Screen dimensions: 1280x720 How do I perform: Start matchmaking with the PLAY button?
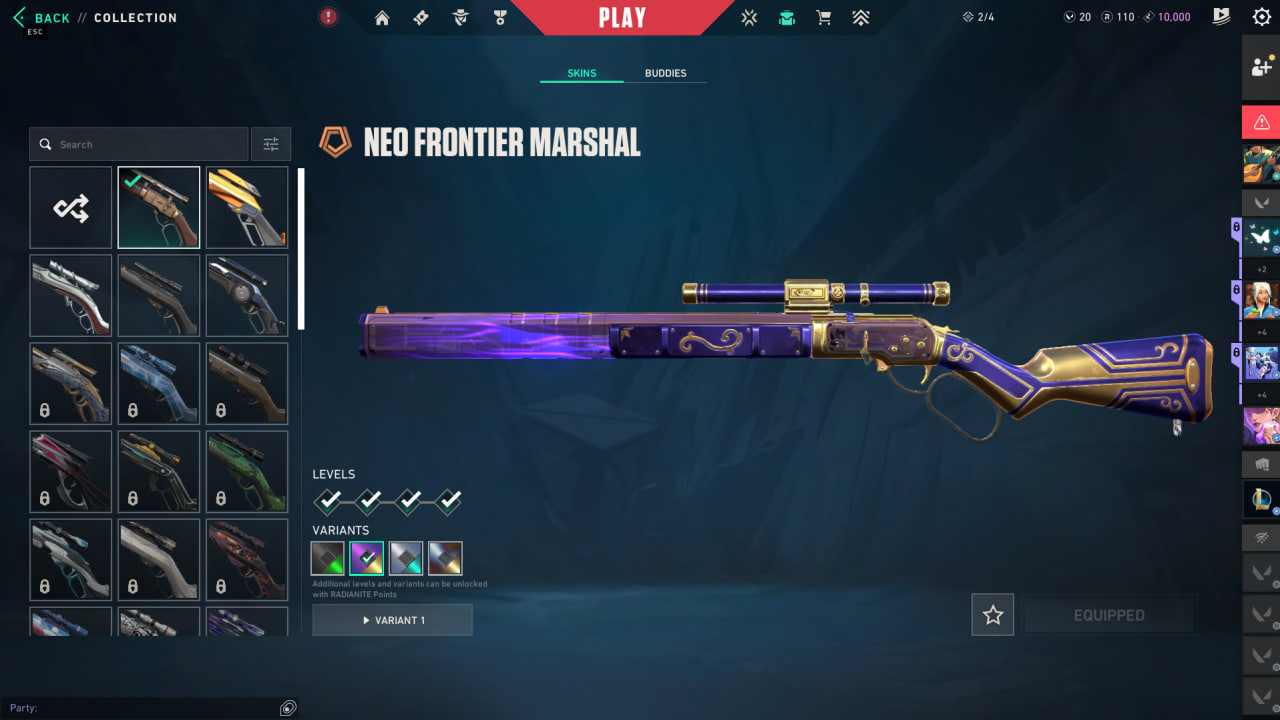tap(622, 18)
